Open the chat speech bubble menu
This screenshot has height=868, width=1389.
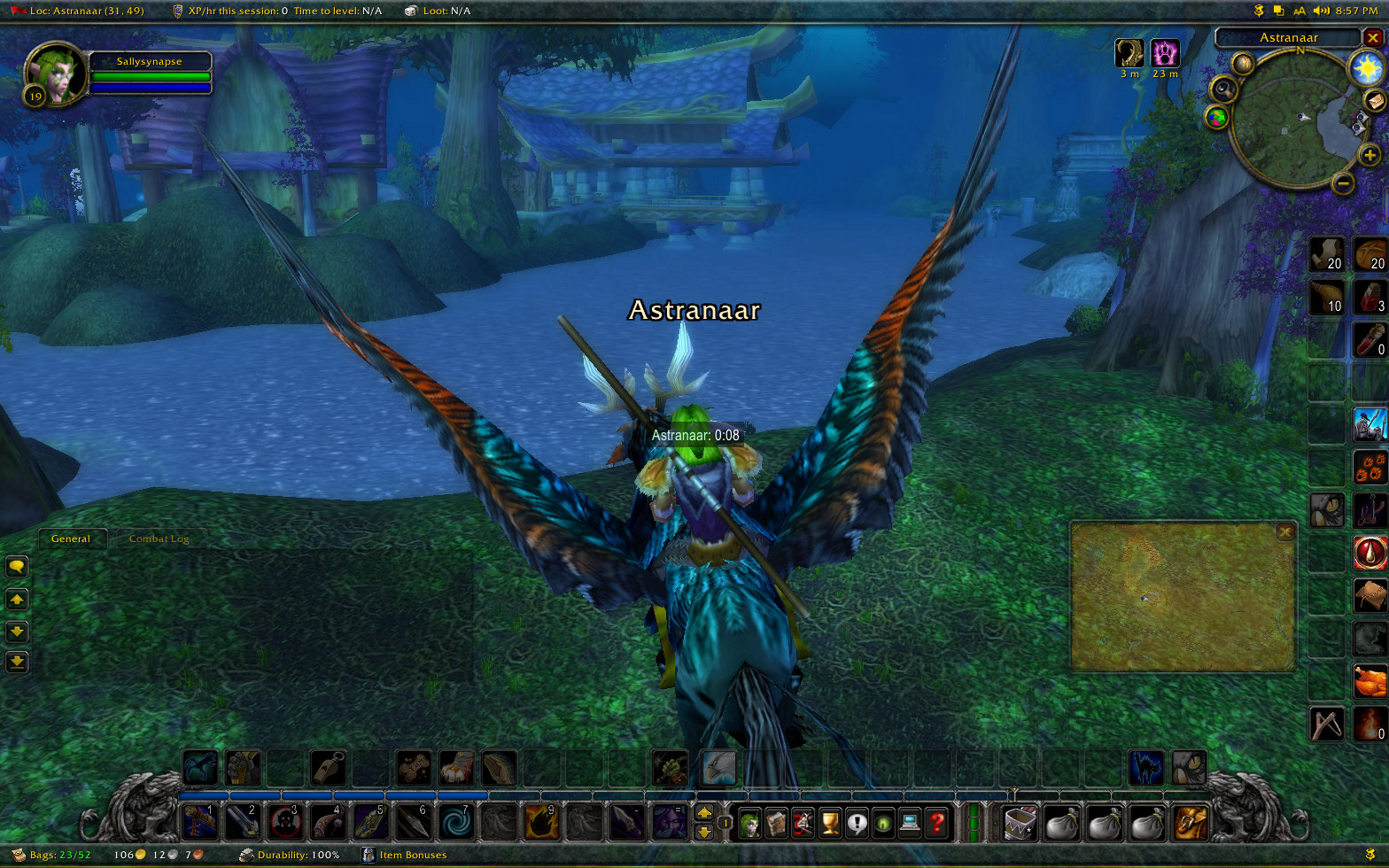click(x=17, y=567)
